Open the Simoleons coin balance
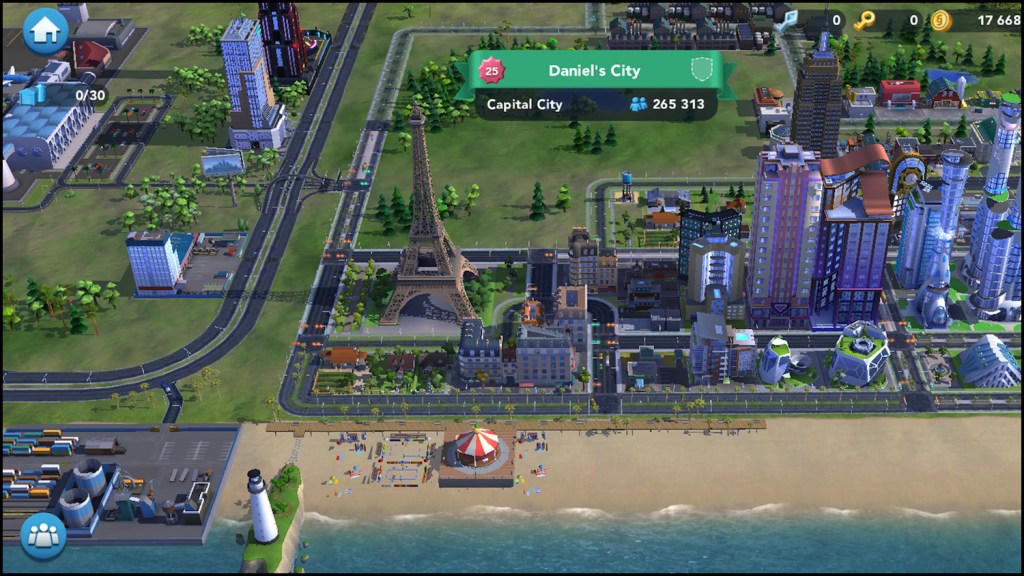The height and width of the screenshot is (576, 1024). point(975,20)
